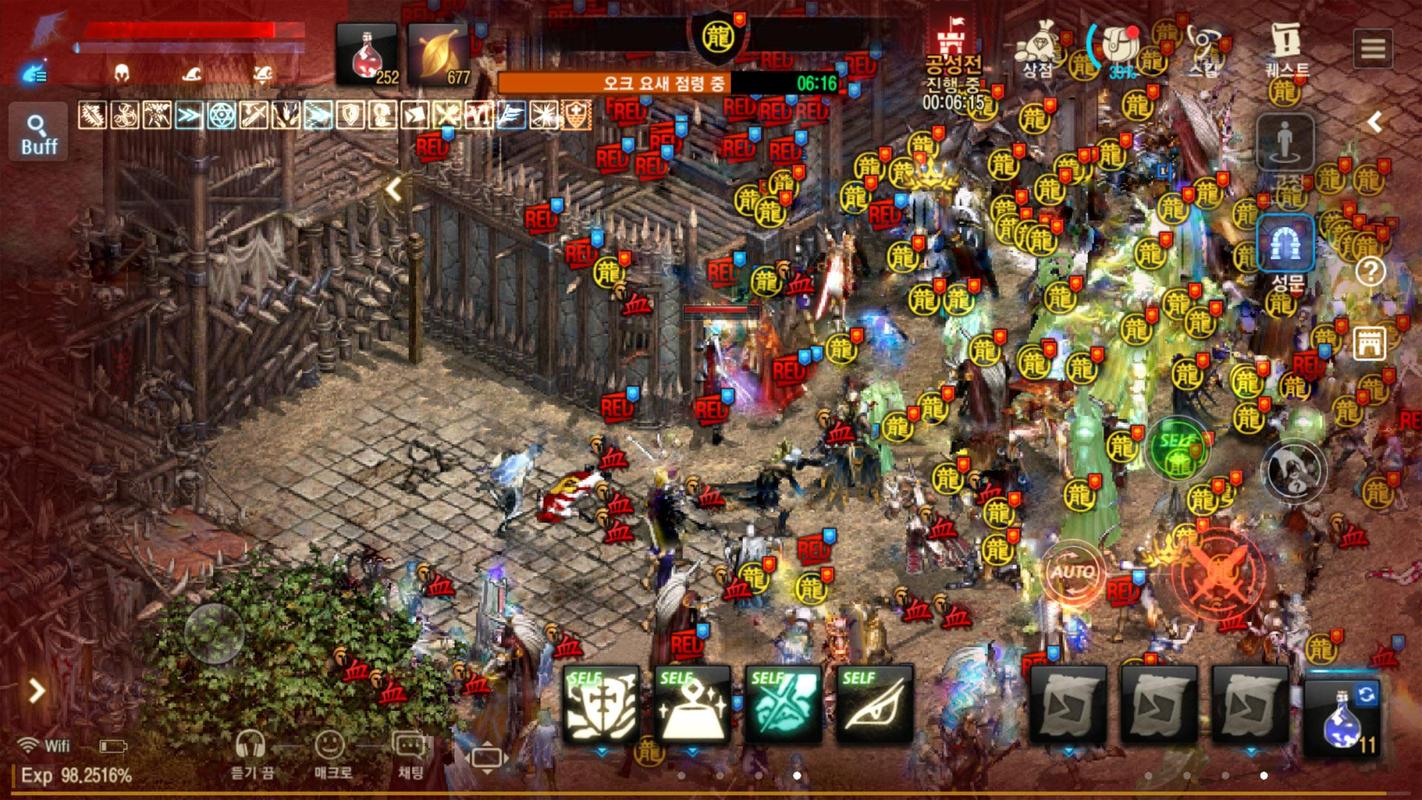Use the golden leaf item slot
The image size is (1422, 800).
tap(438, 54)
